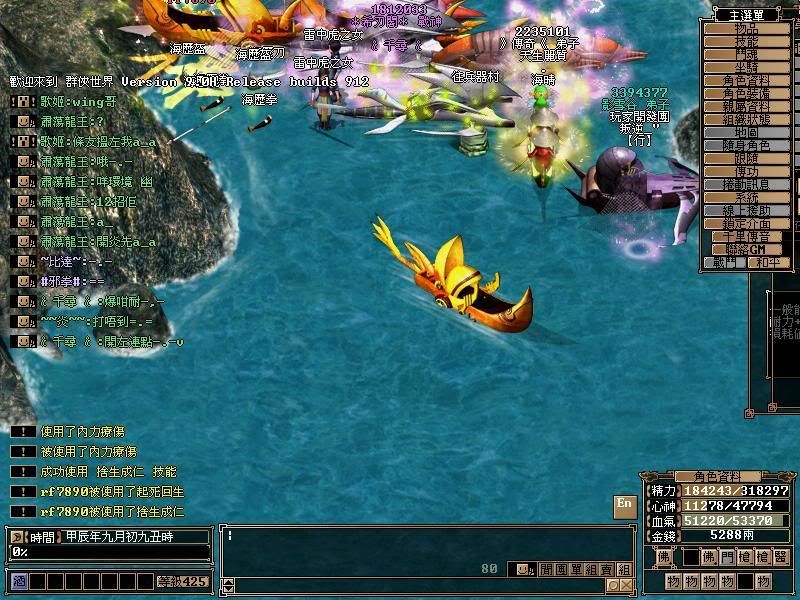Choose 跟隨 follow from main menu
The image size is (800, 600).
coord(746,159)
